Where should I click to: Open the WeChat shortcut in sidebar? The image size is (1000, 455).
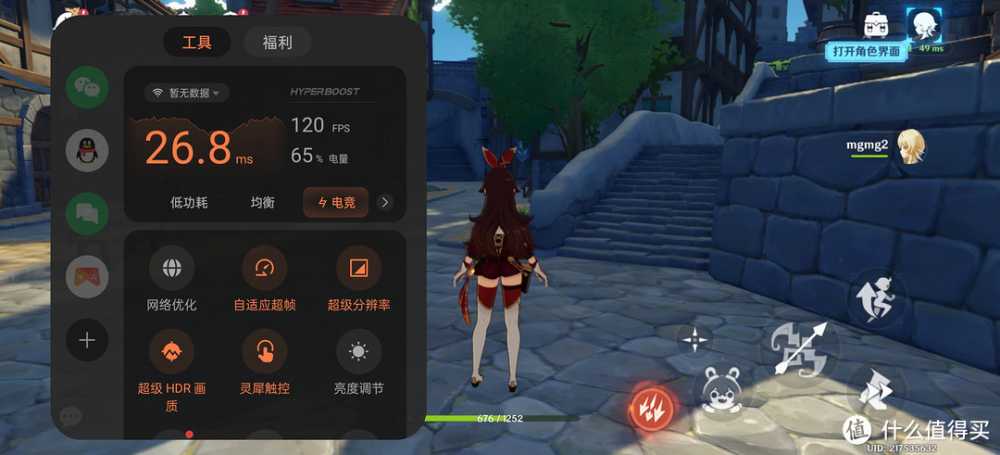(87, 88)
